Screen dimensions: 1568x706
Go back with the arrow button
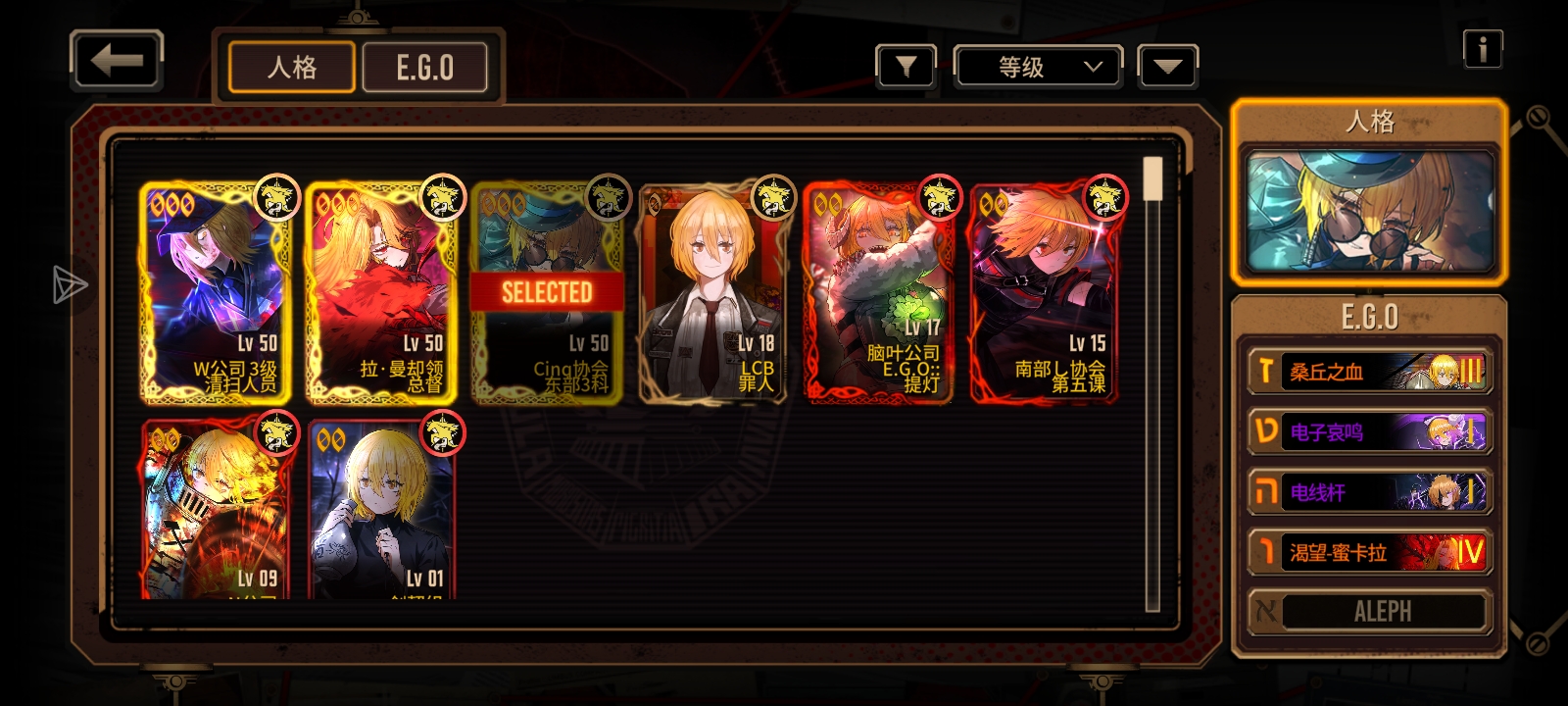pos(116,61)
